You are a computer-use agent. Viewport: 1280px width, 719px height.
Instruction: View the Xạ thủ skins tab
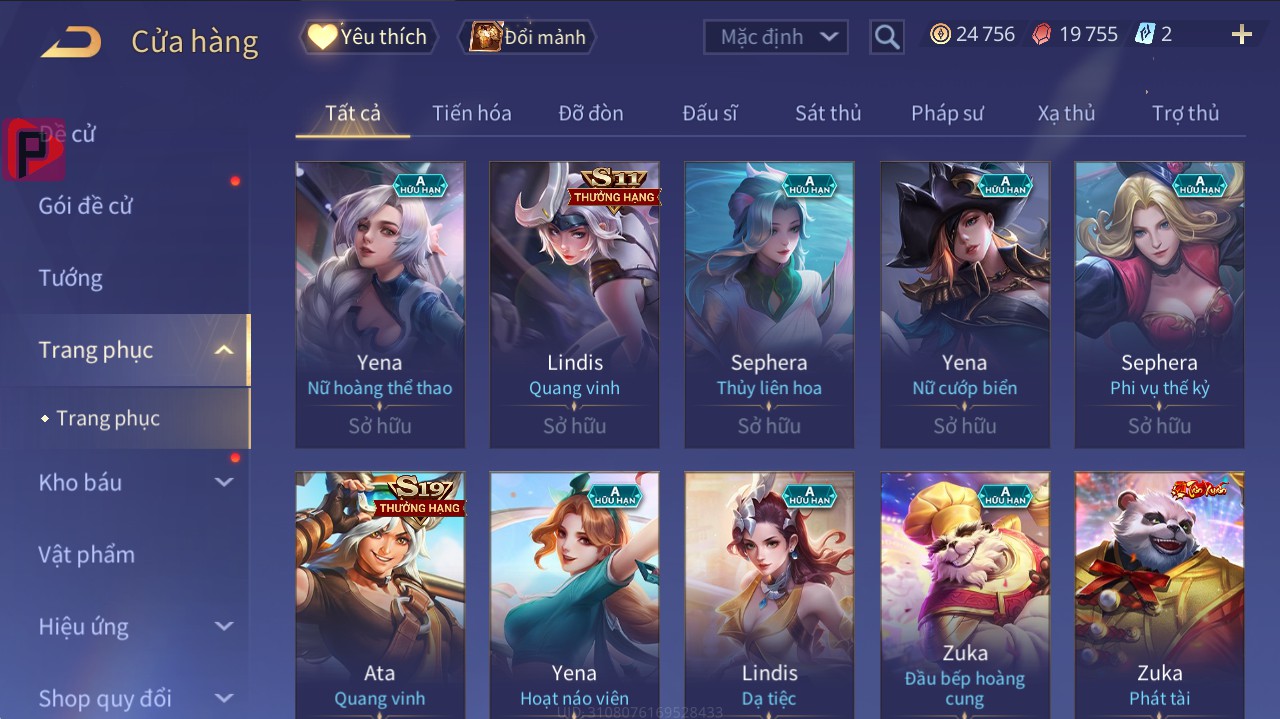pyautogui.click(x=1066, y=113)
